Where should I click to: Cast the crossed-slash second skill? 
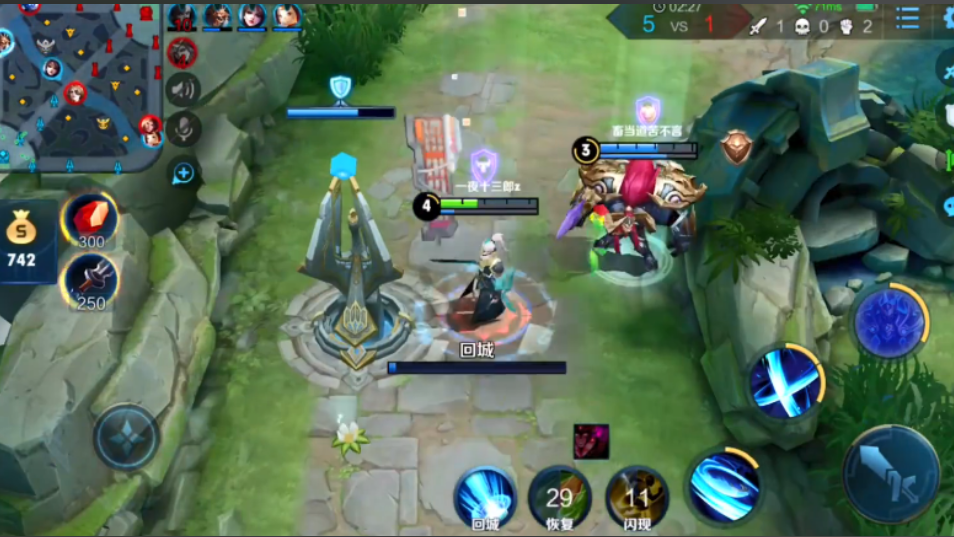786,381
